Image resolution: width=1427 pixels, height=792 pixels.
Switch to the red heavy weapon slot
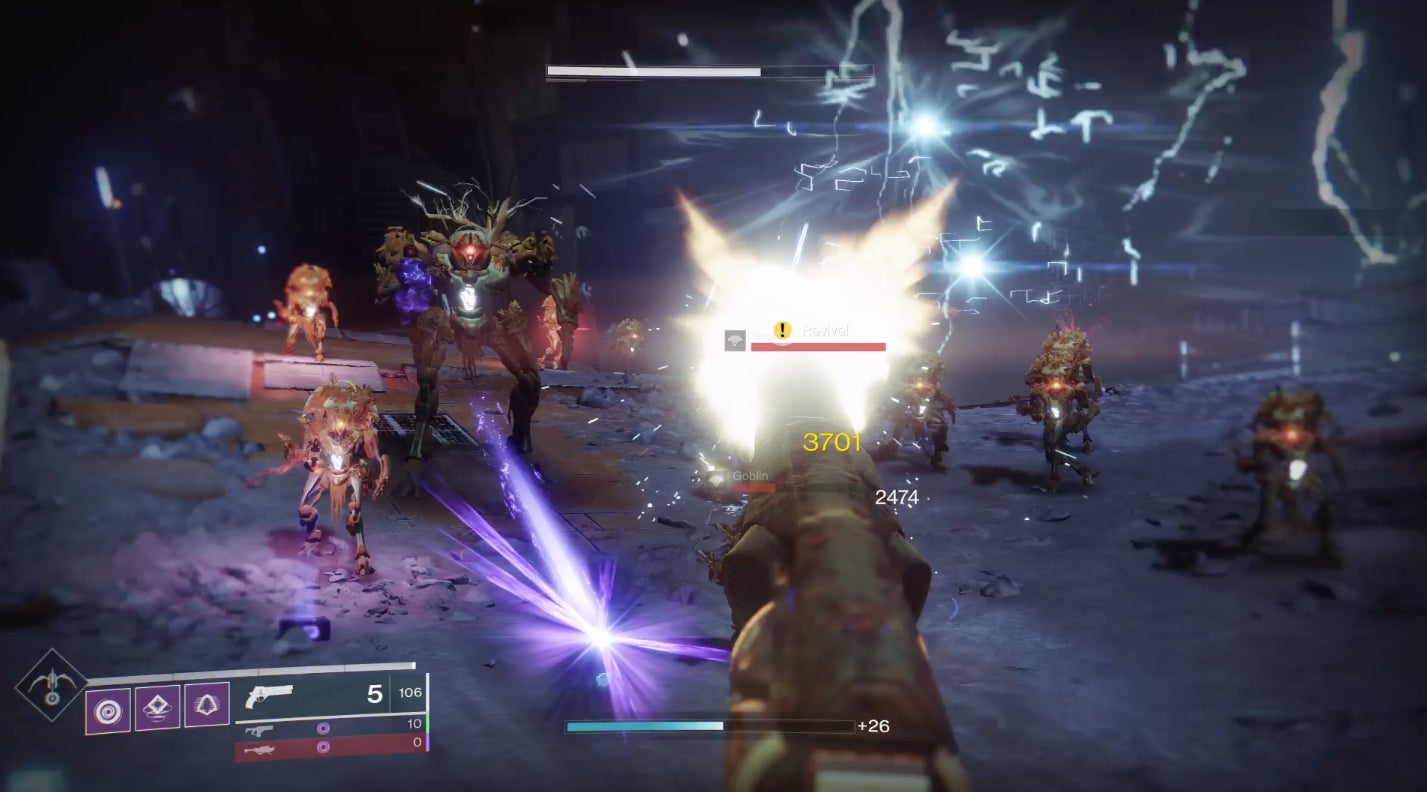330,746
